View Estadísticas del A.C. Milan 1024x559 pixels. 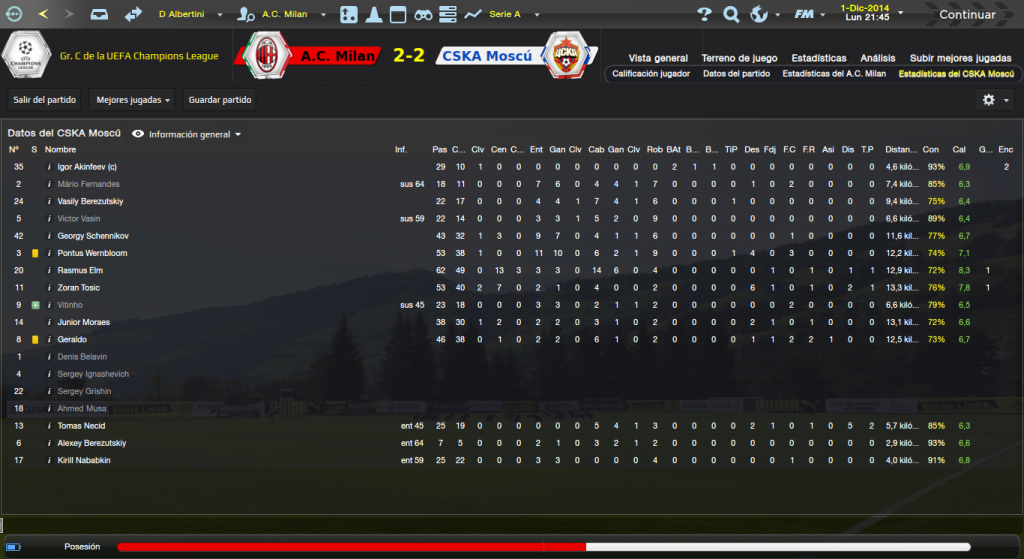(834, 74)
